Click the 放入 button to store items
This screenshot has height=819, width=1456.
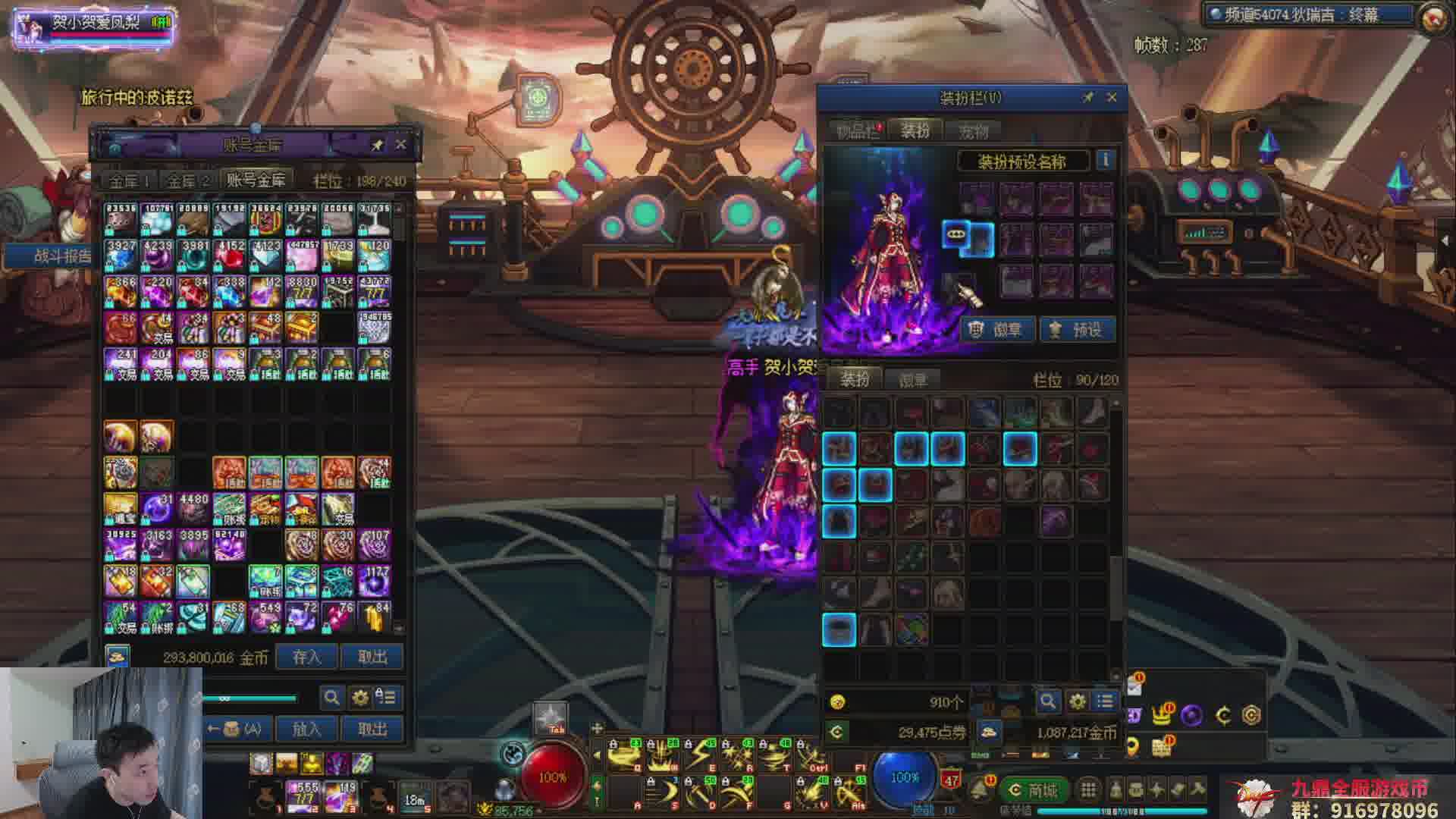tap(307, 729)
